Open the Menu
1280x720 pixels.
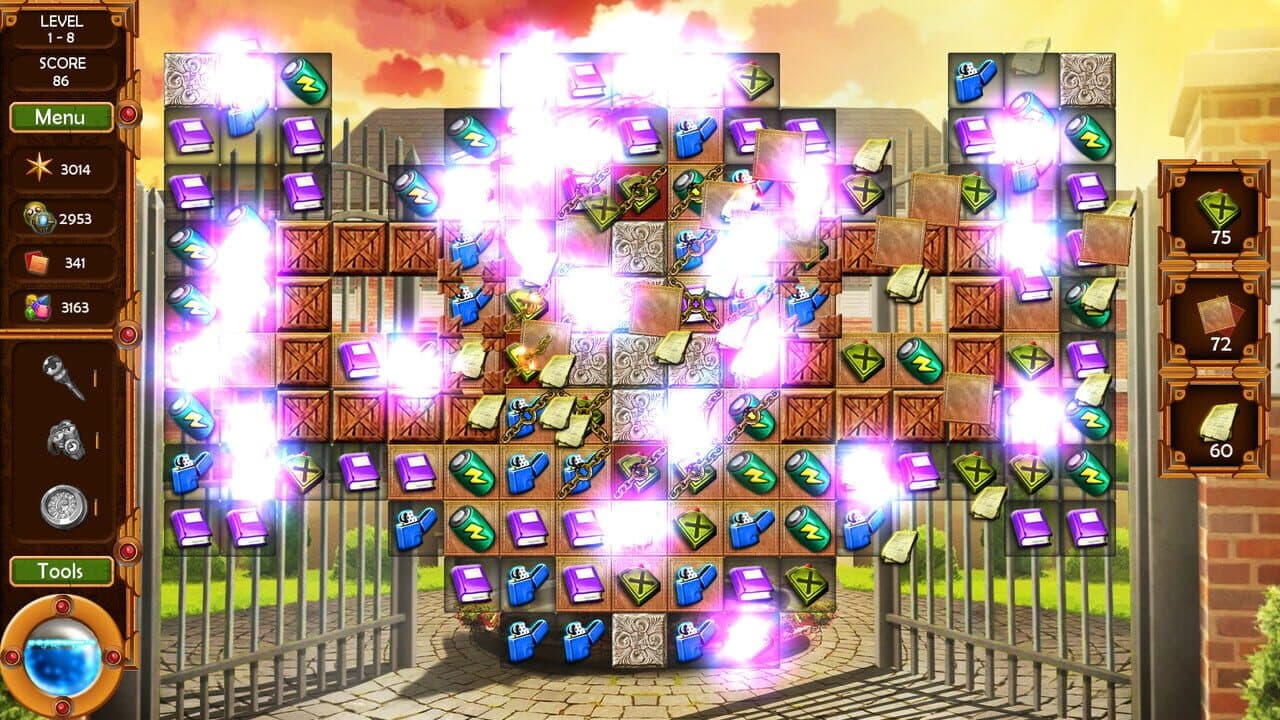click(62, 117)
